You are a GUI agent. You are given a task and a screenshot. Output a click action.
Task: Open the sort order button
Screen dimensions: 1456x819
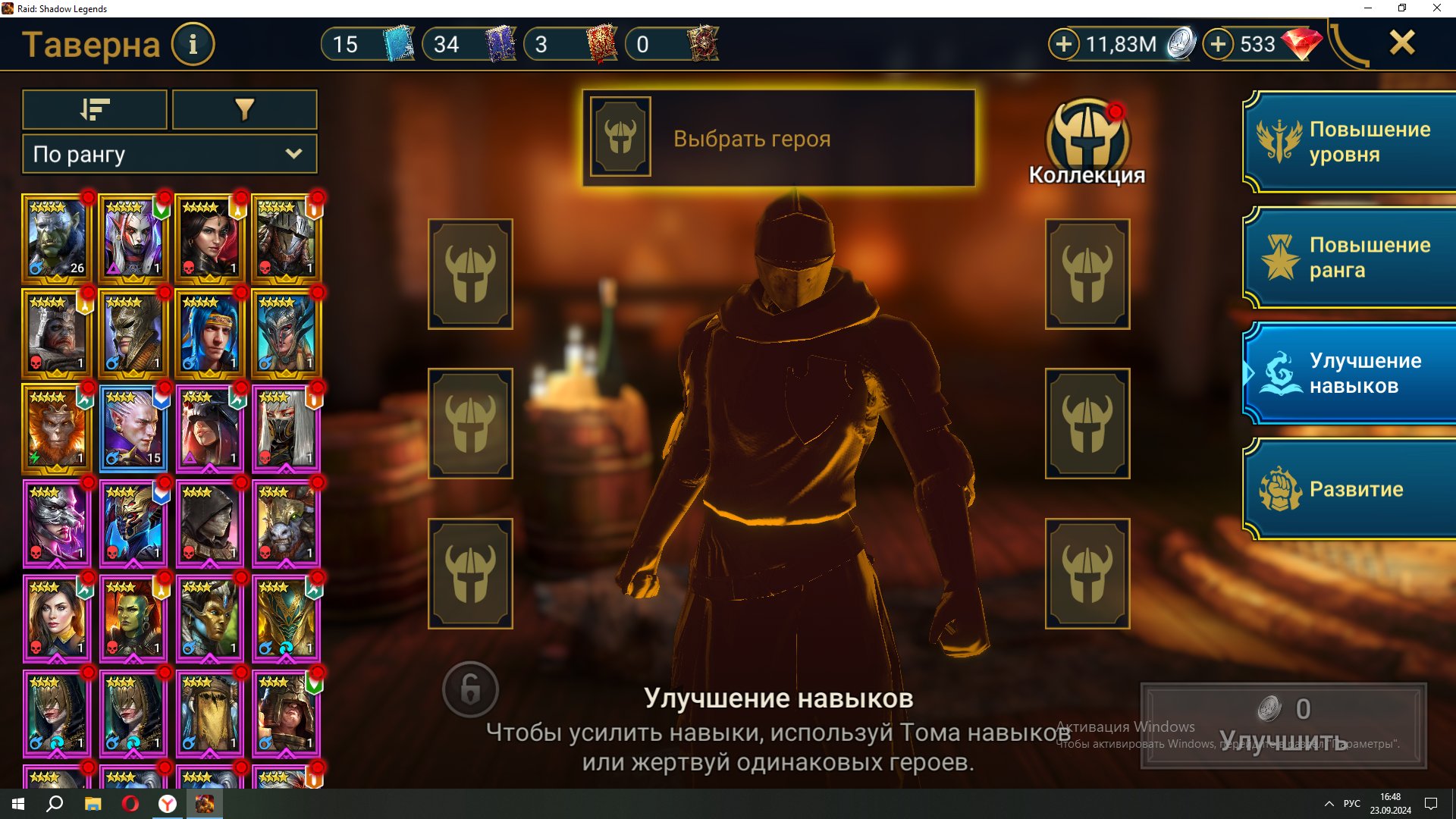click(x=95, y=110)
